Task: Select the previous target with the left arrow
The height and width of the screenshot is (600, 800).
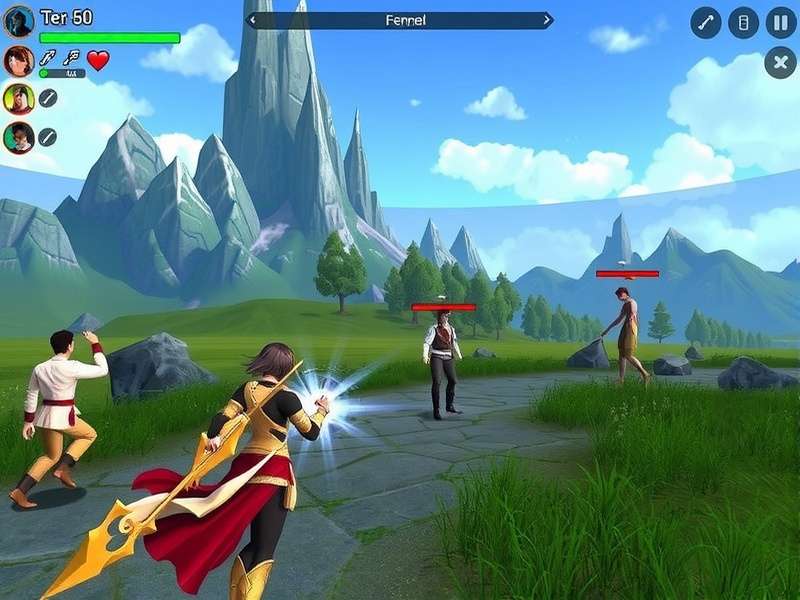Action: click(x=252, y=20)
